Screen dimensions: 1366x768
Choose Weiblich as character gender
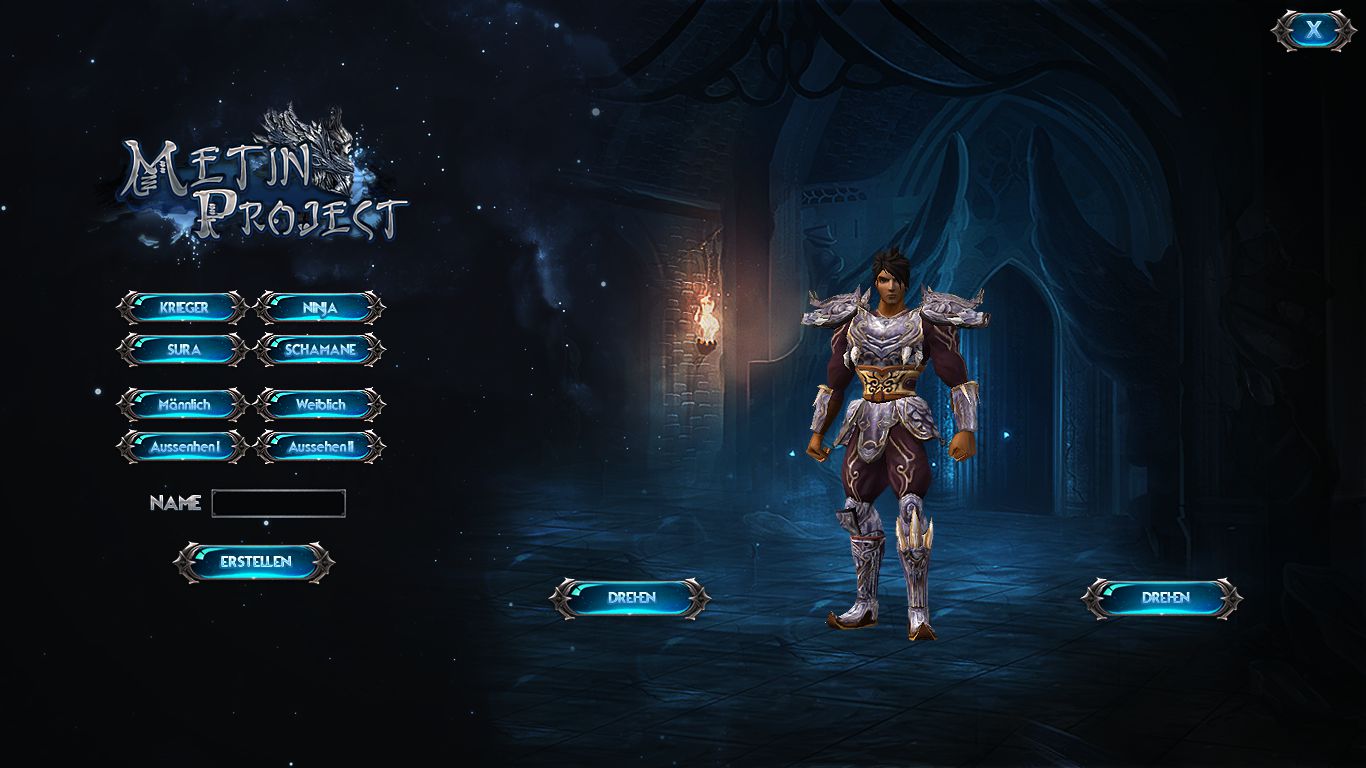[318, 405]
